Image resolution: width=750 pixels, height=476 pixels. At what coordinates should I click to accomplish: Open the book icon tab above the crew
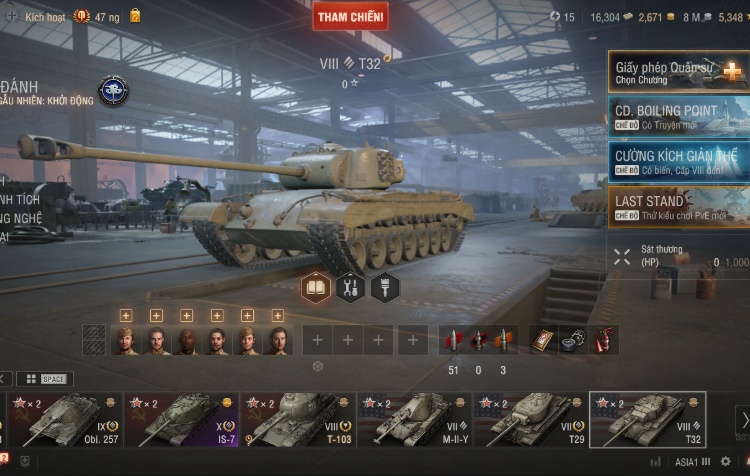click(316, 288)
